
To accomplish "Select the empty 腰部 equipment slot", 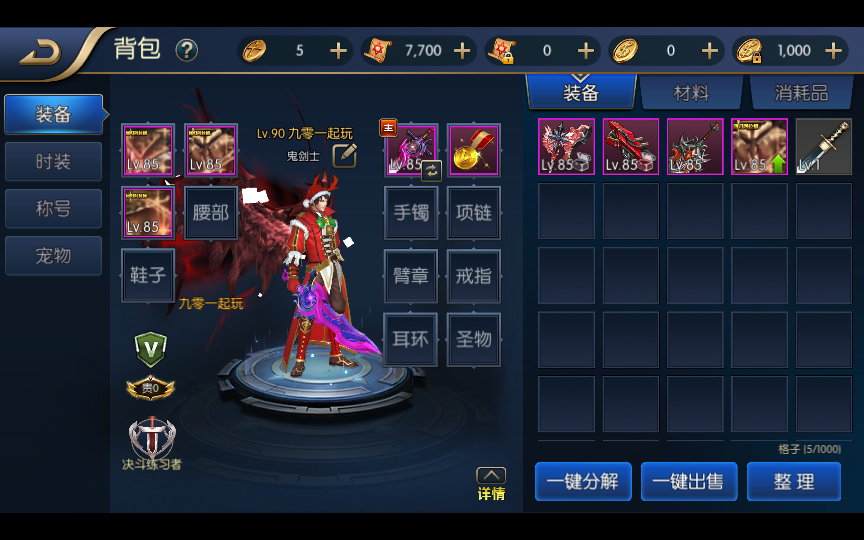I will [211, 213].
